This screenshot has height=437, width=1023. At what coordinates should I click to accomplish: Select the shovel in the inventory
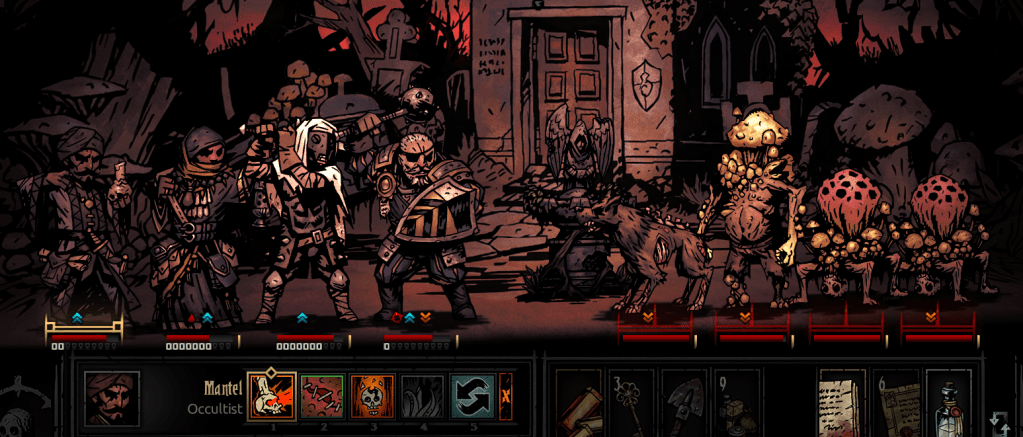[x=685, y=405]
